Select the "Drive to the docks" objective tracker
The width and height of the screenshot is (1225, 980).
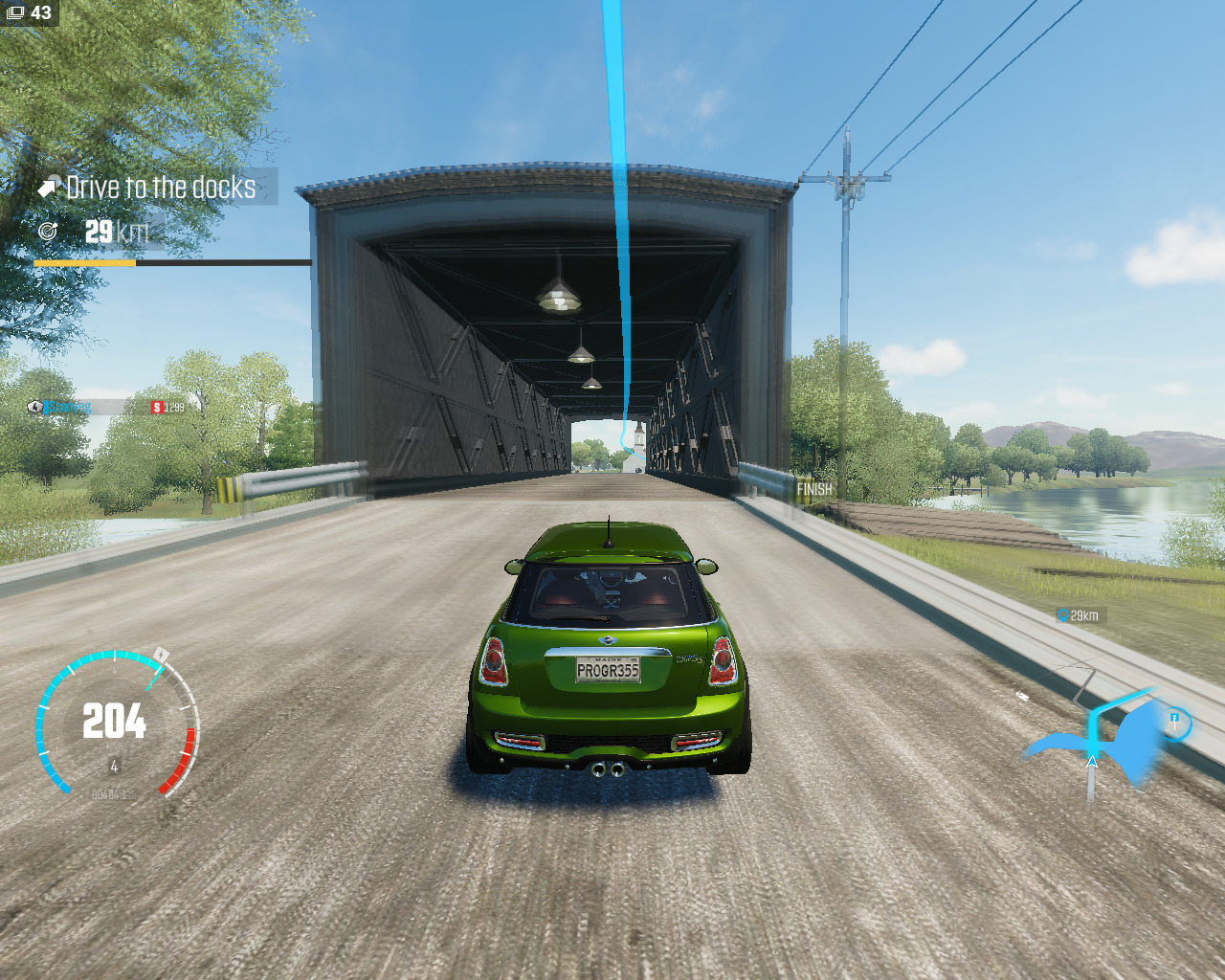[159, 188]
